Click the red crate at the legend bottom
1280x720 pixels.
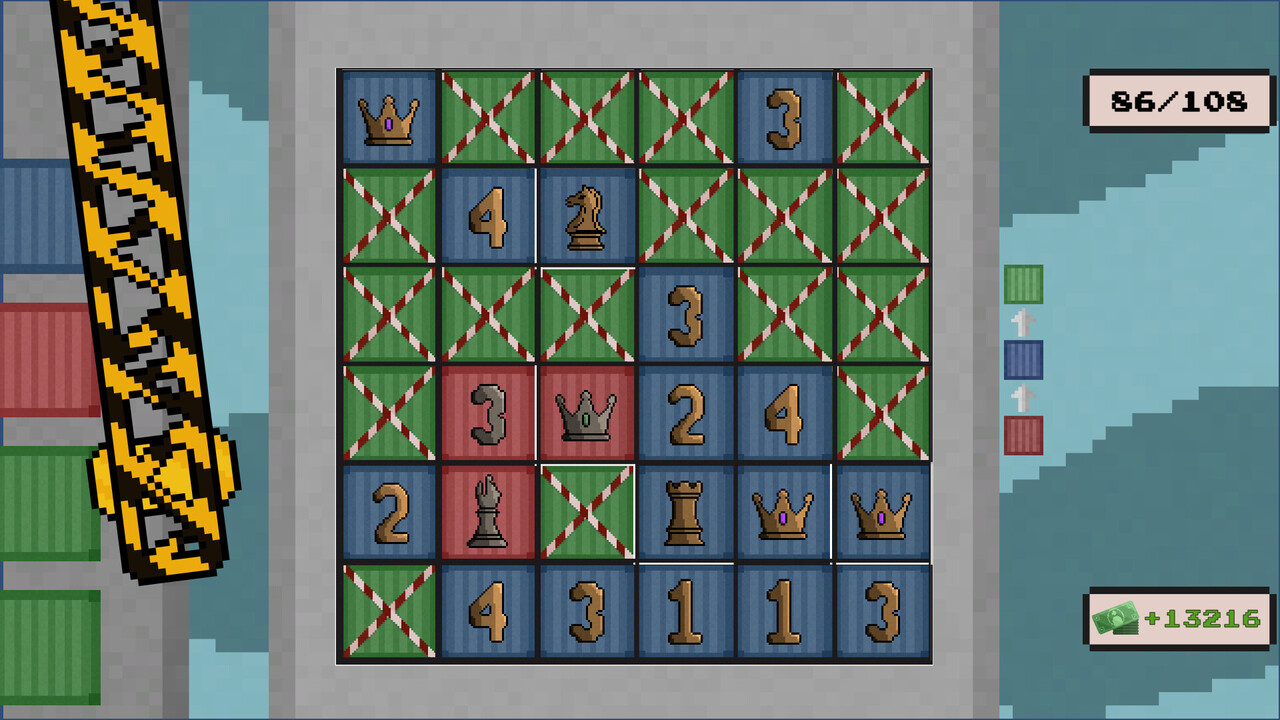tap(1021, 434)
